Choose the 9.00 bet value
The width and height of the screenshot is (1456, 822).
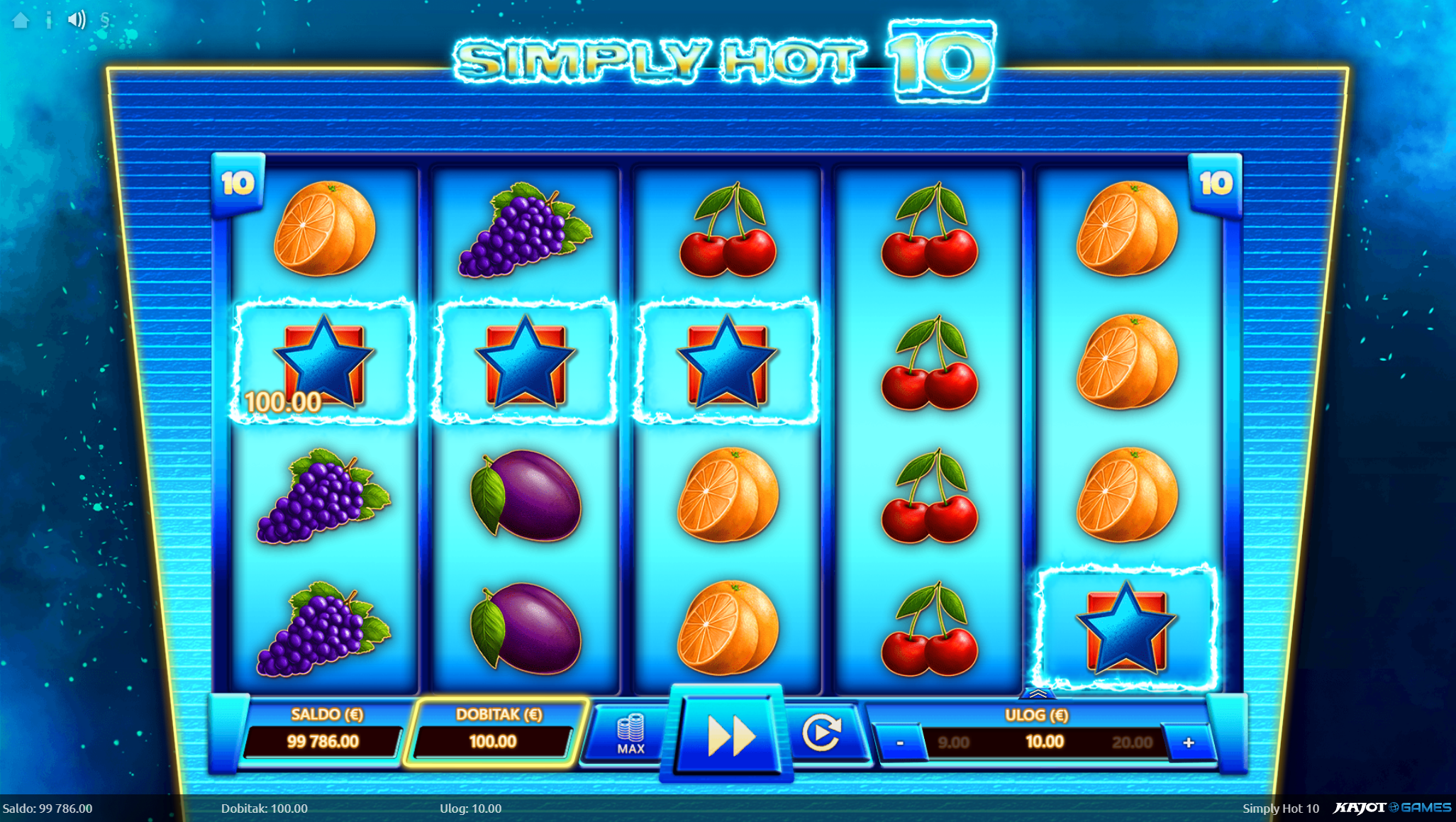point(953,743)
